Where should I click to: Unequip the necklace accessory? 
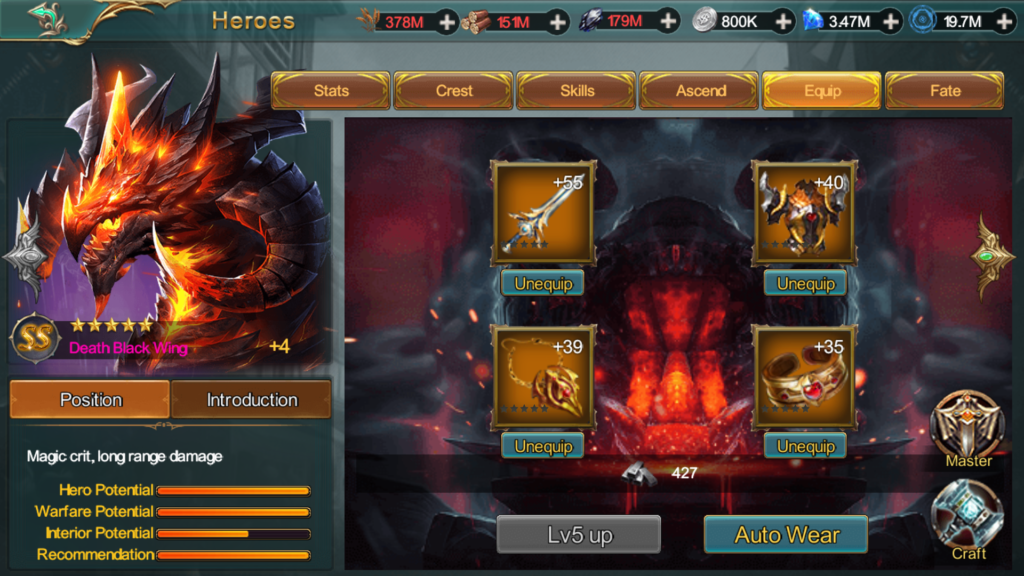tap(543, 446)
